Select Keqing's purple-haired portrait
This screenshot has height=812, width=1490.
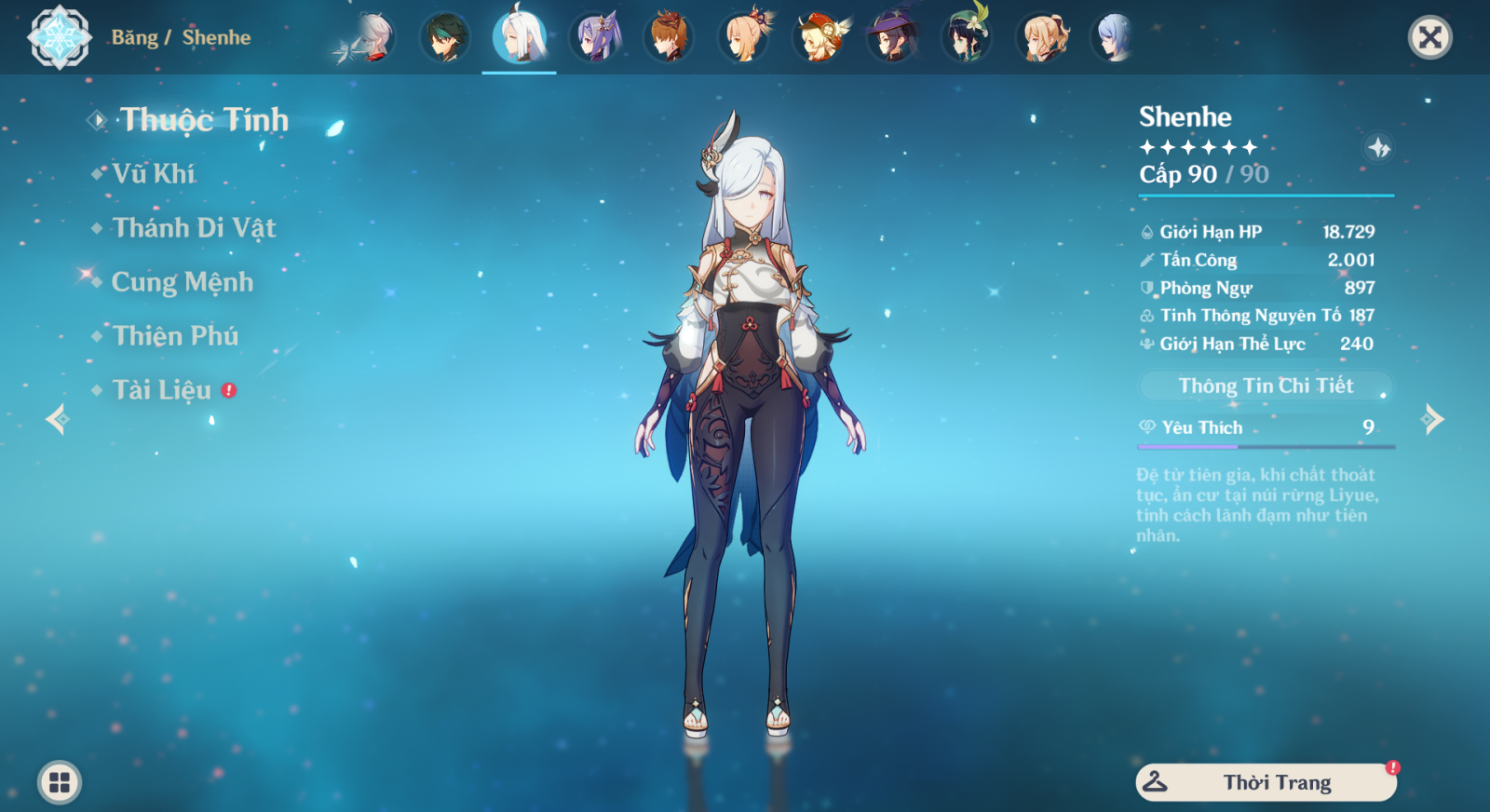tap(595, 38)
